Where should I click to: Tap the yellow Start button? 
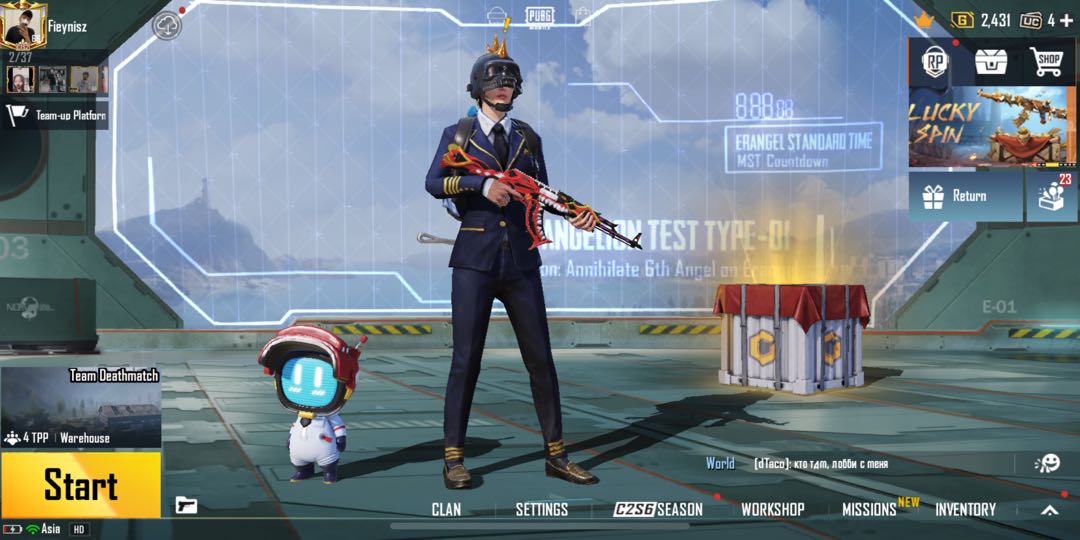(80, 486)
